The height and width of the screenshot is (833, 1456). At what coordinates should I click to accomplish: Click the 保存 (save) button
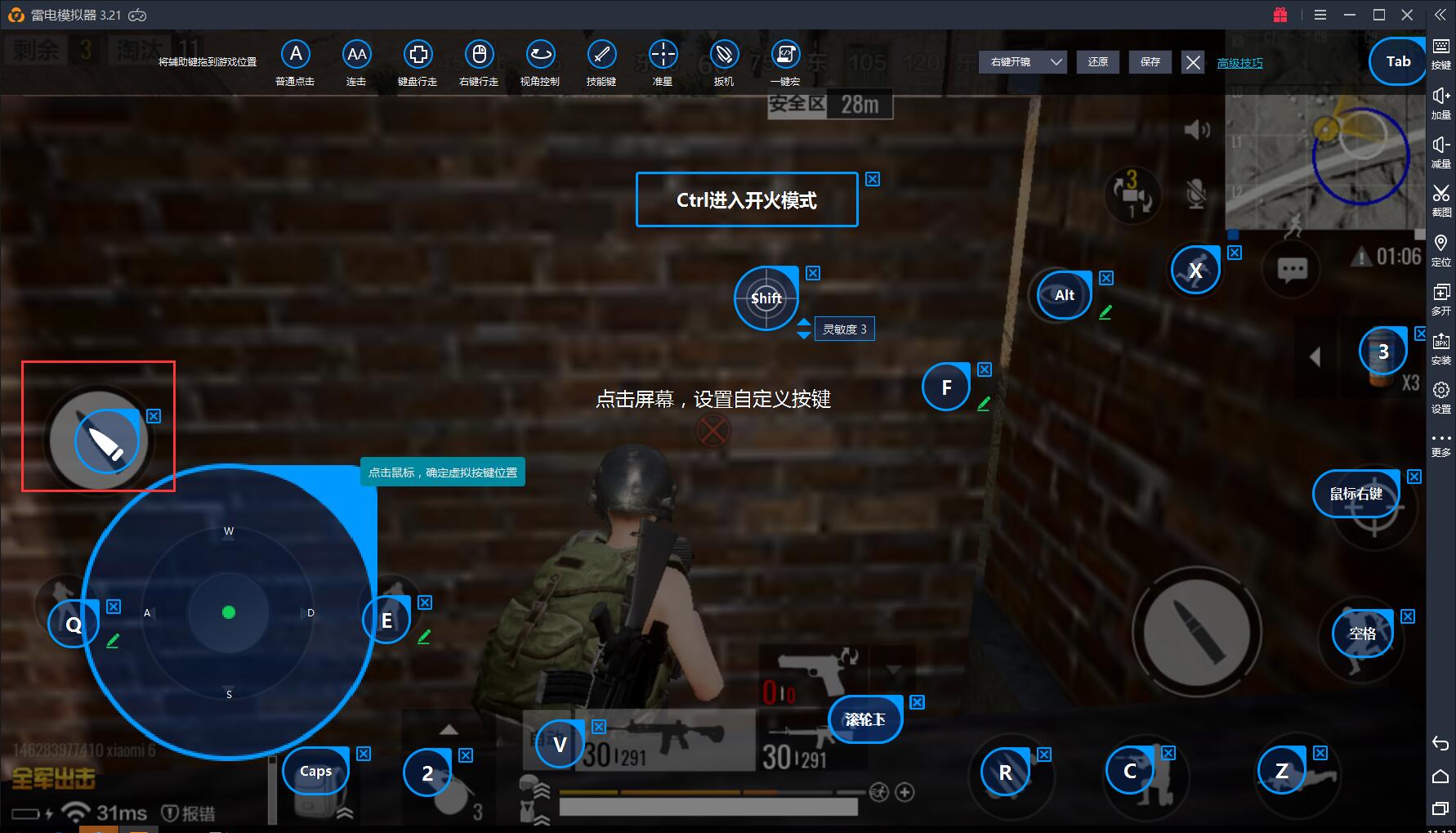click(x=1150, y=62)
